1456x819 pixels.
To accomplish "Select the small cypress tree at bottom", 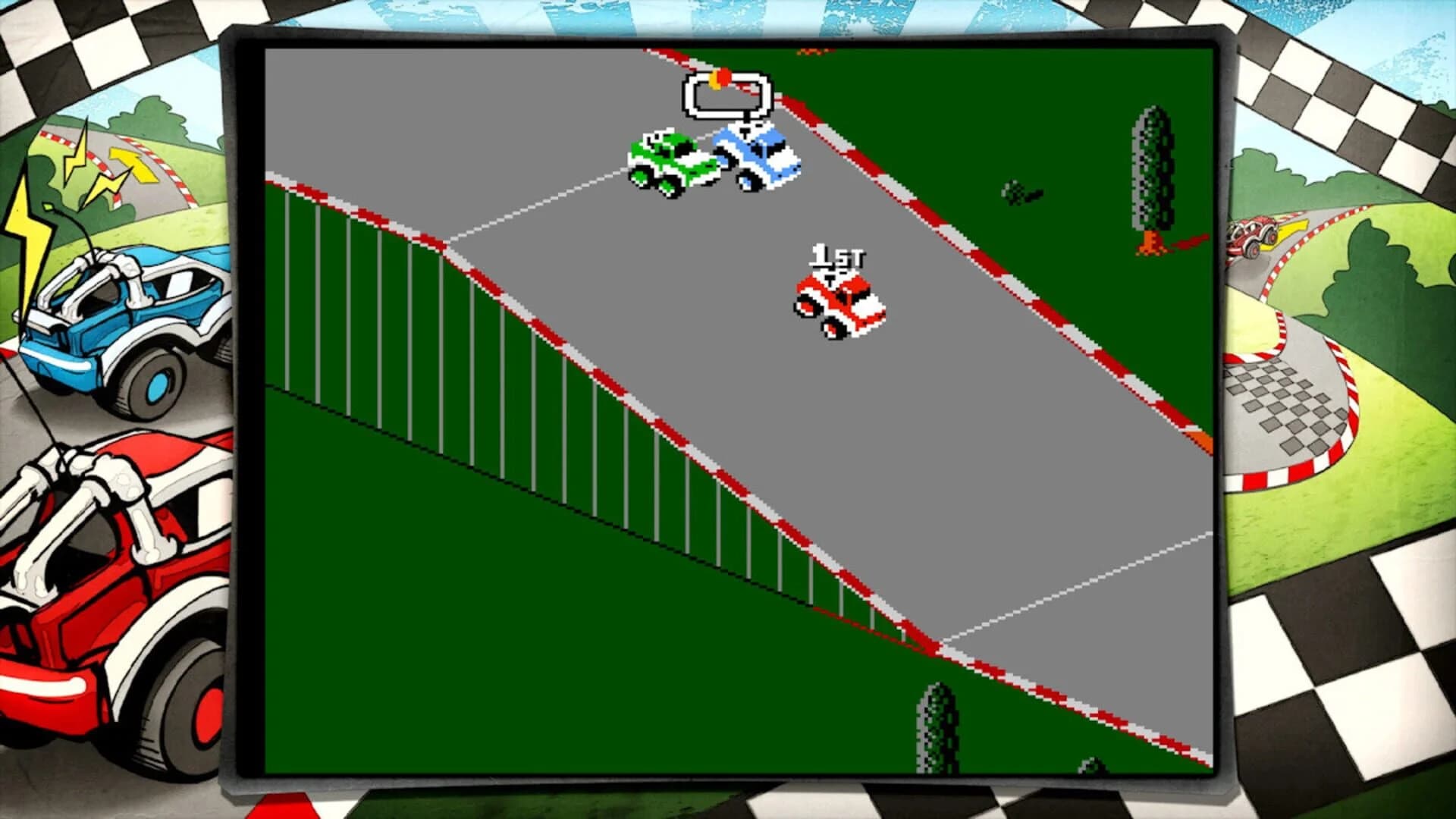I will click(x=937, y=728).
